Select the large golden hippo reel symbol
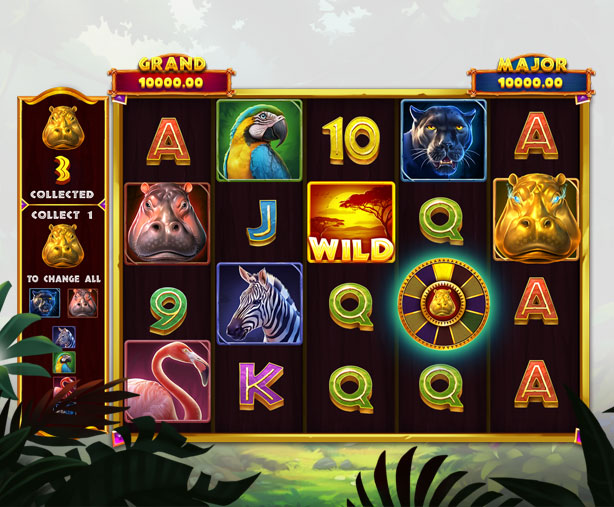 point(536,220)
